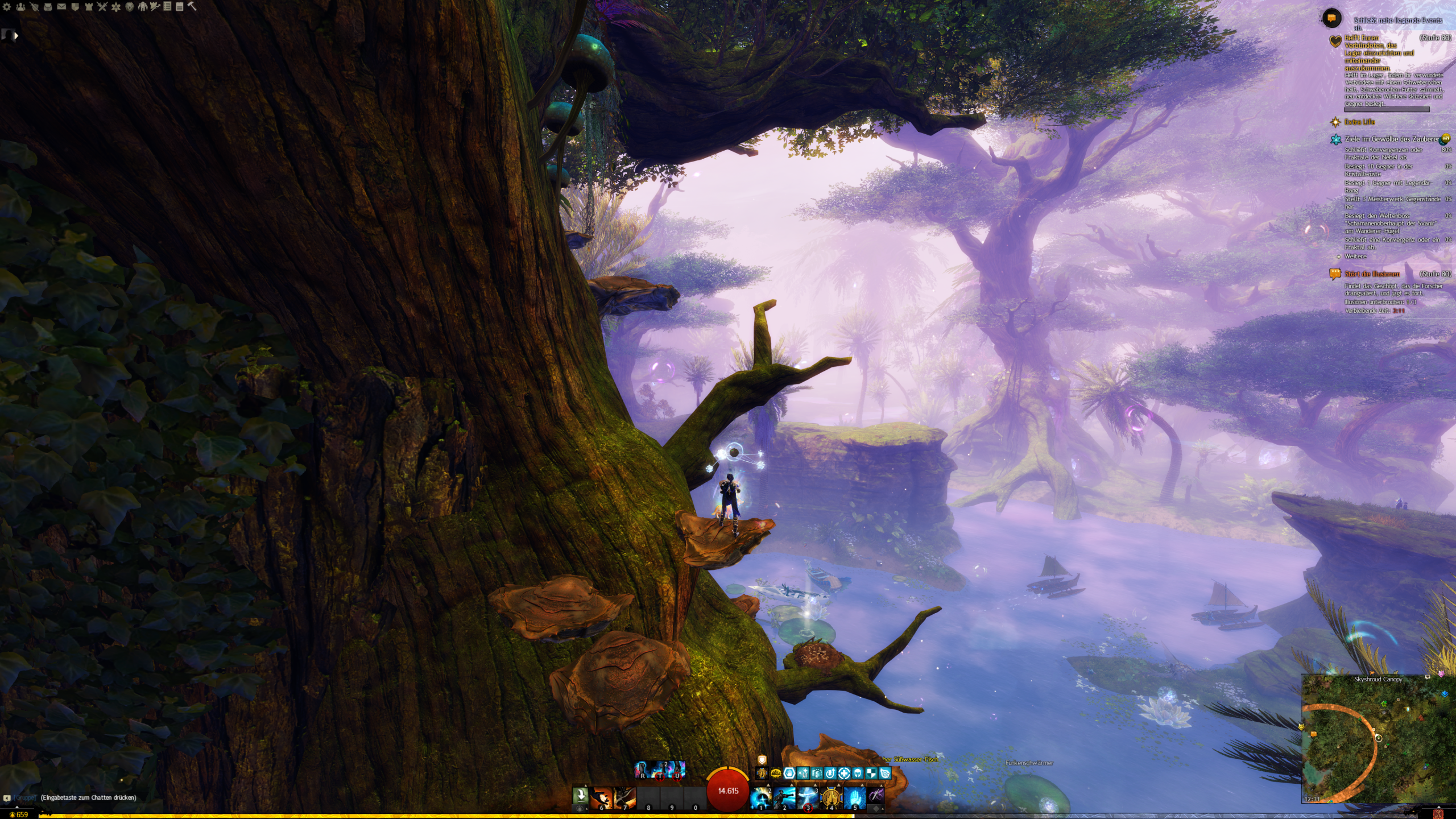Screen dimensions: 1456x819
Task: Expand the Weitere objectives entry
Action: tap(1355, 257)
